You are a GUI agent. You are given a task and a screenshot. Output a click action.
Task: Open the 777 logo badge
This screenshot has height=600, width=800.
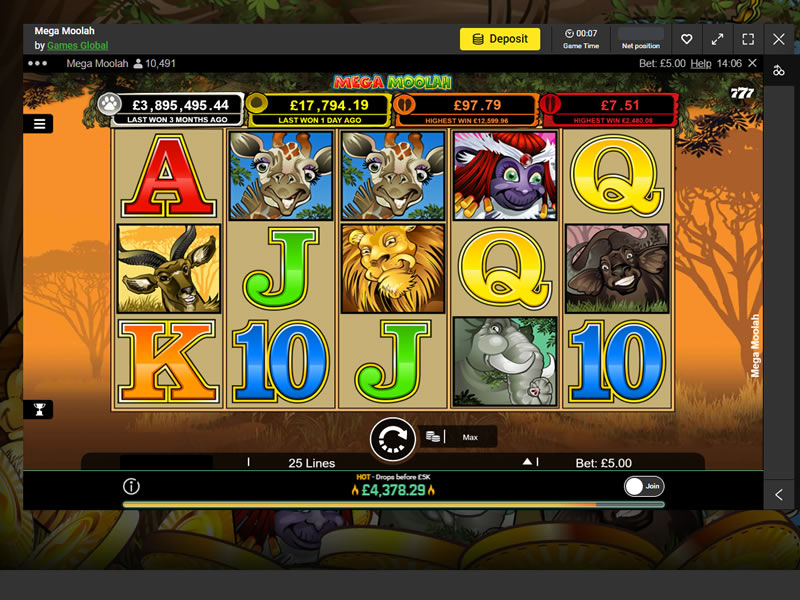pyautogui.click(x=742, y=93)
